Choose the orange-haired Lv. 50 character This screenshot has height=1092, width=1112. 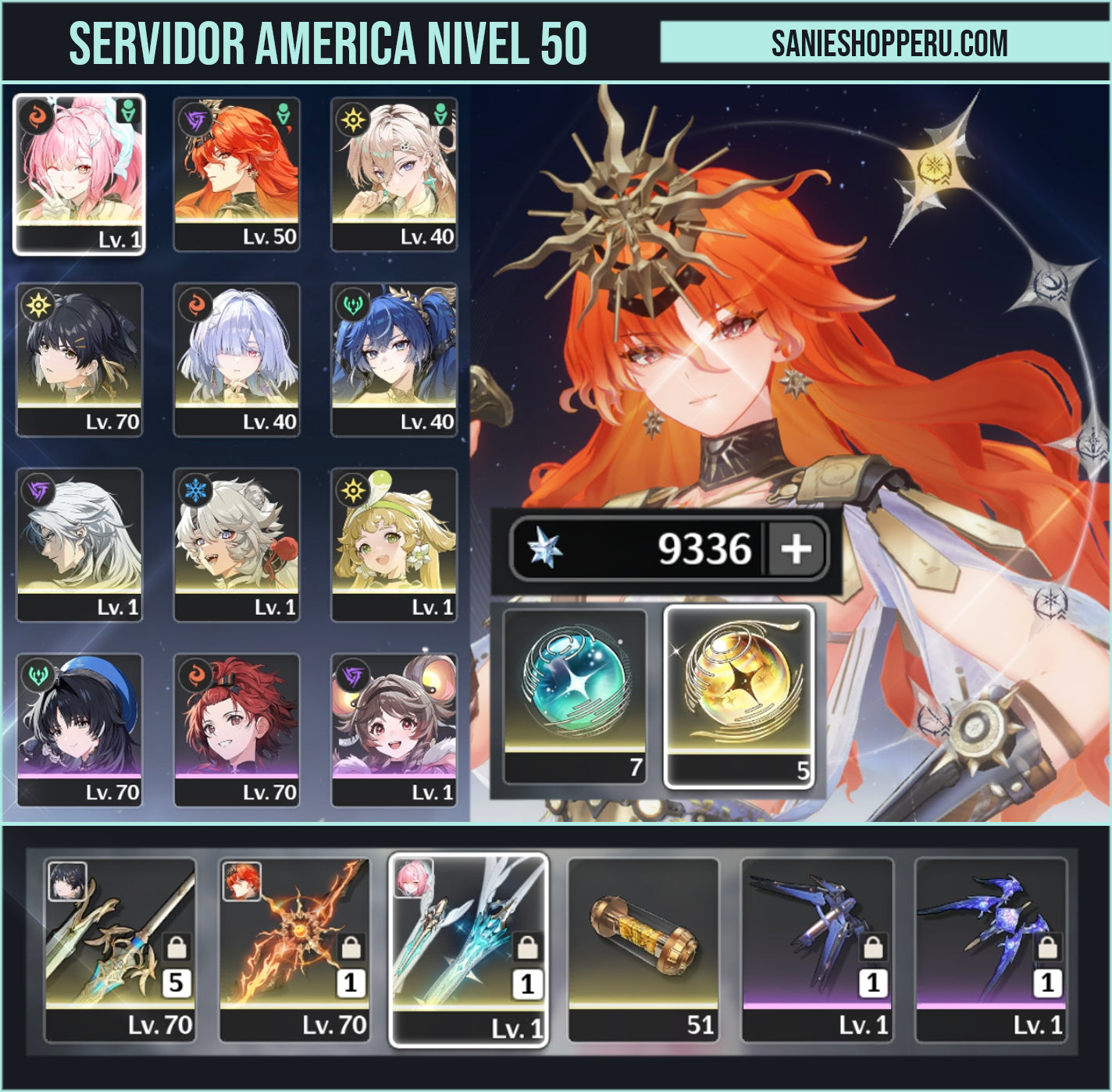point(237,173)
